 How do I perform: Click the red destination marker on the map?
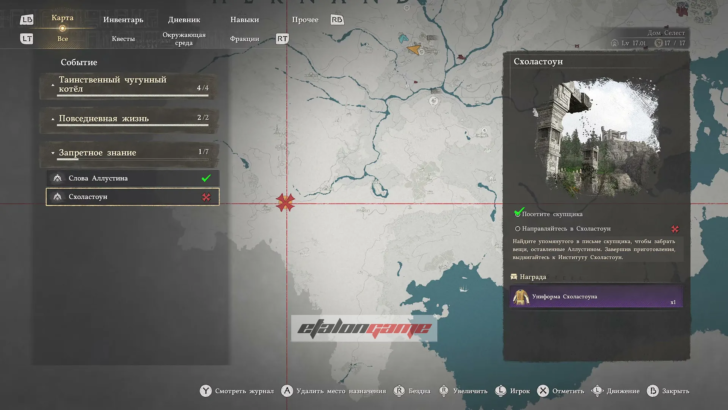click(287, 203)
